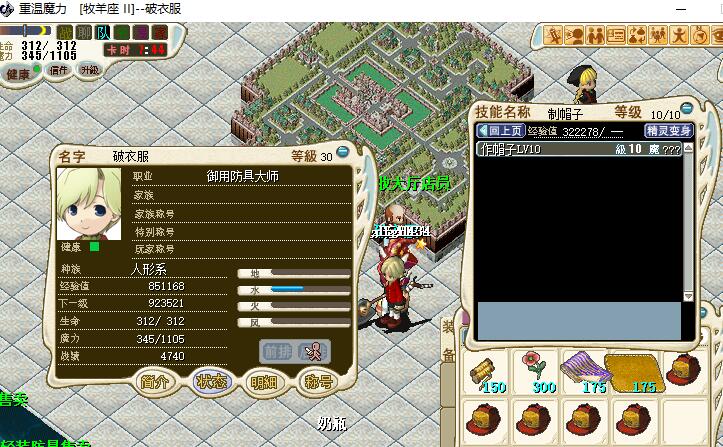This screenshot has width=723, height=447.
Task: Open the ID card icon in toolbar
Action: tap(616, 36)
